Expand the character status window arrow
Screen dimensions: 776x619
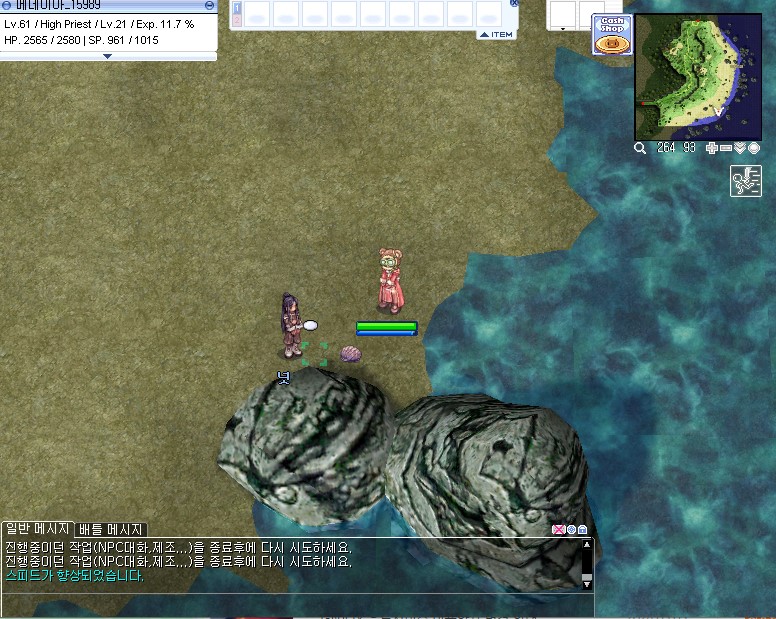[108, 57]
